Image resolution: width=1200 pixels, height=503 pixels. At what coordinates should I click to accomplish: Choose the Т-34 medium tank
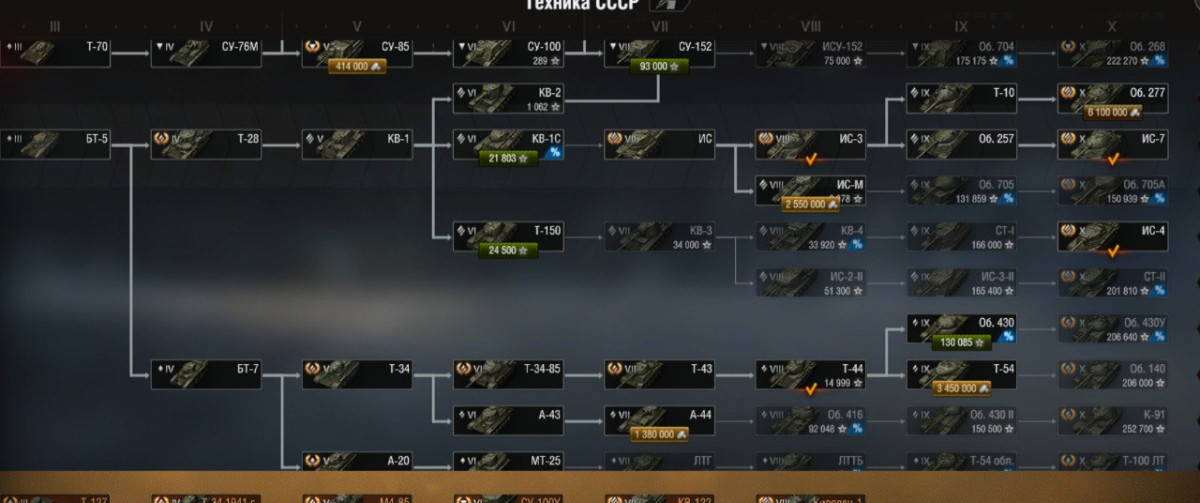pyautogui.click(x=358, y=370)
